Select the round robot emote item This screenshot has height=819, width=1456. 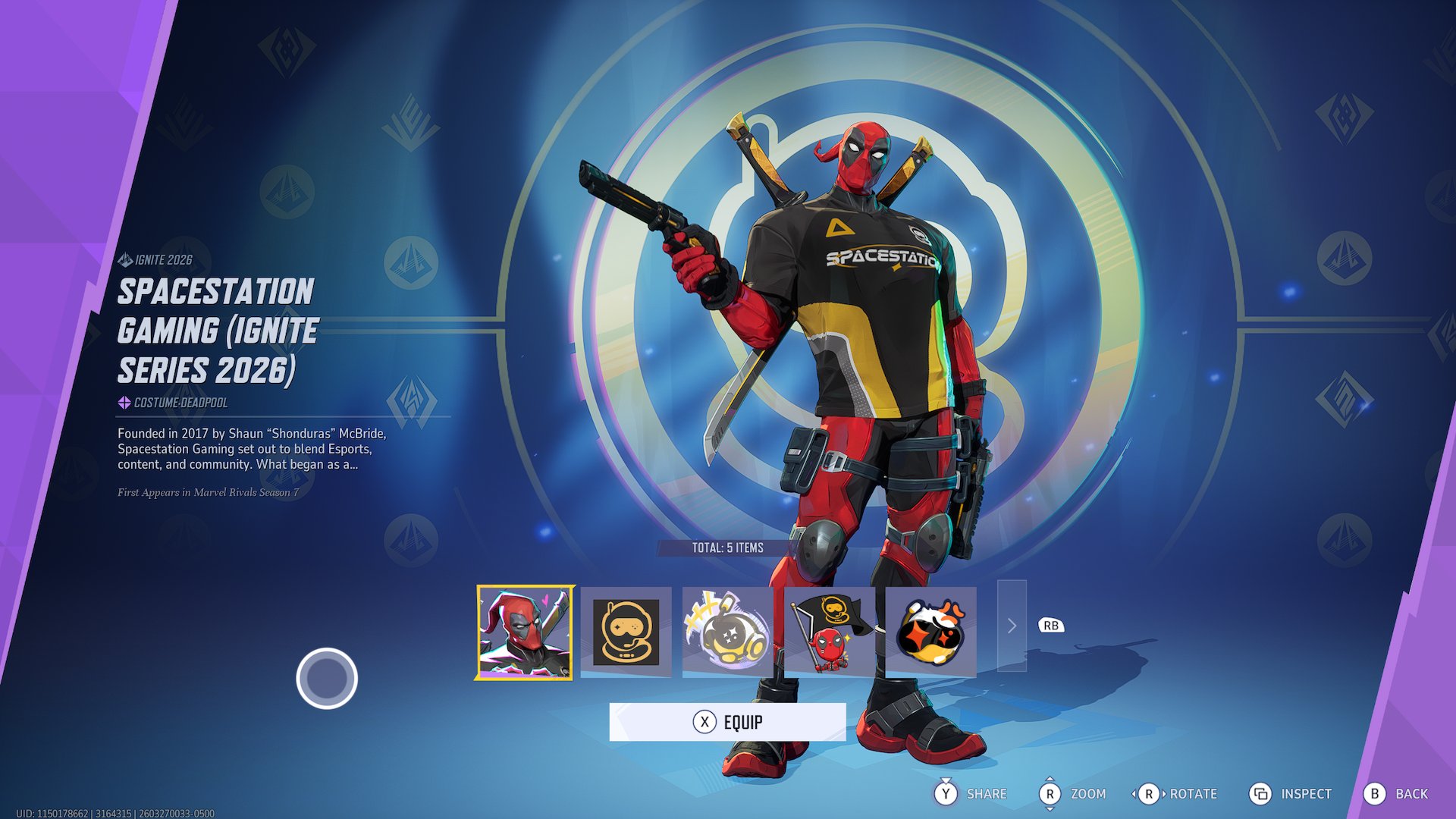tap(727, 632)
